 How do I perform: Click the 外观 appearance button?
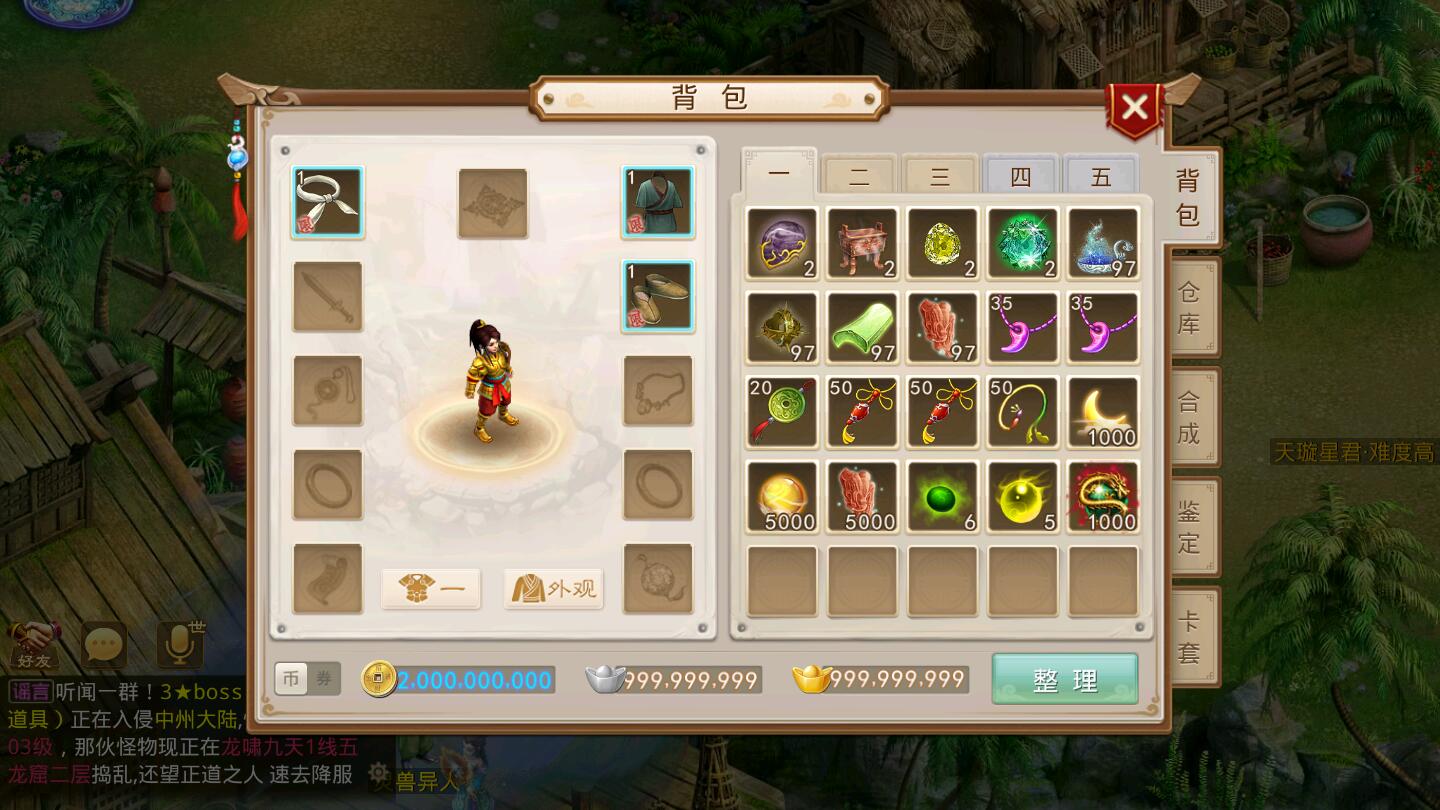tap(554, 589)
